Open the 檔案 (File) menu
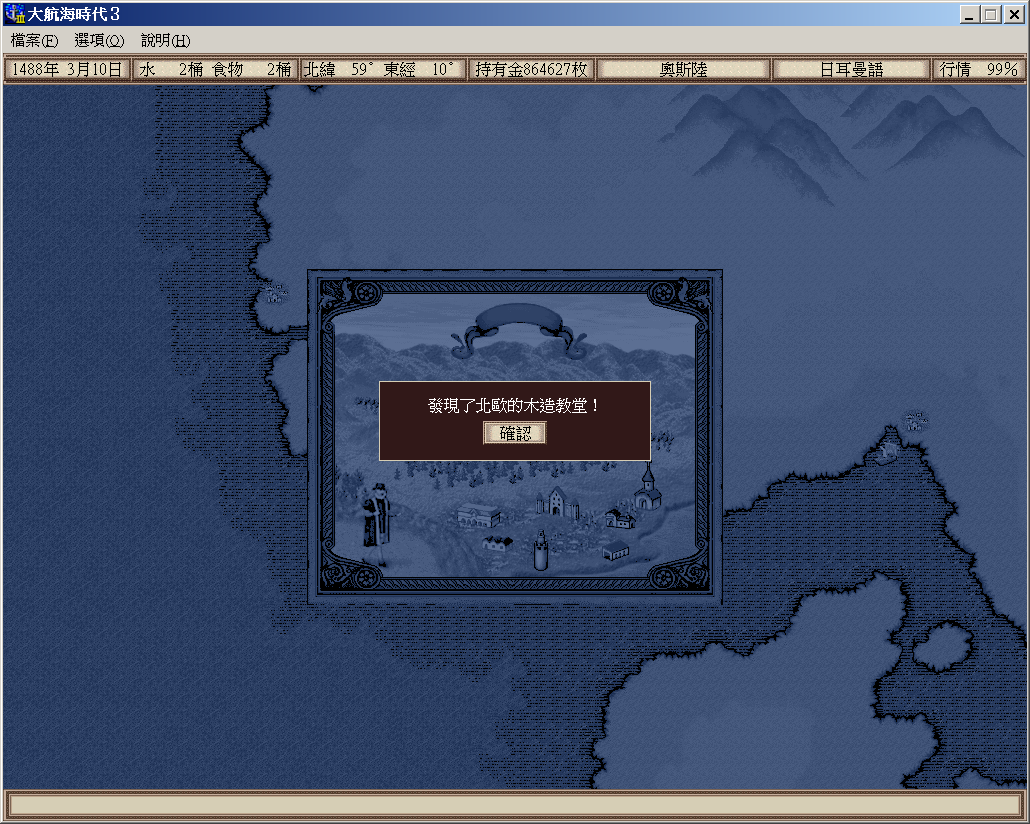 click(x=34, y=41)
